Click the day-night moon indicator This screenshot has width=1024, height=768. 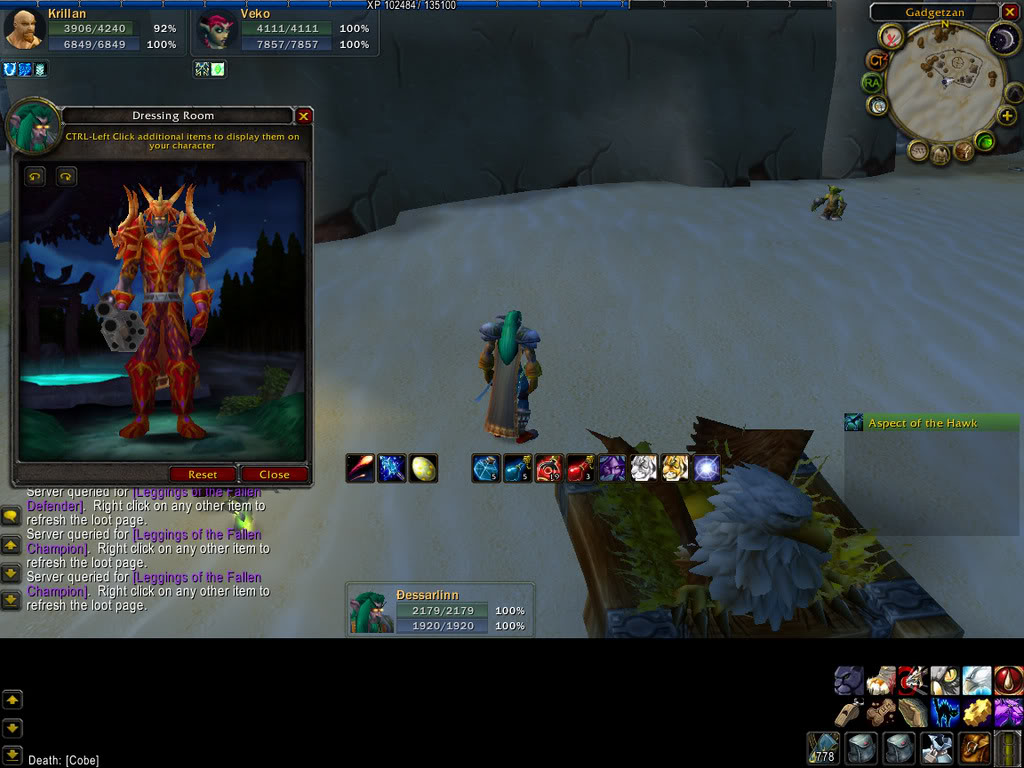(1001, 40)
